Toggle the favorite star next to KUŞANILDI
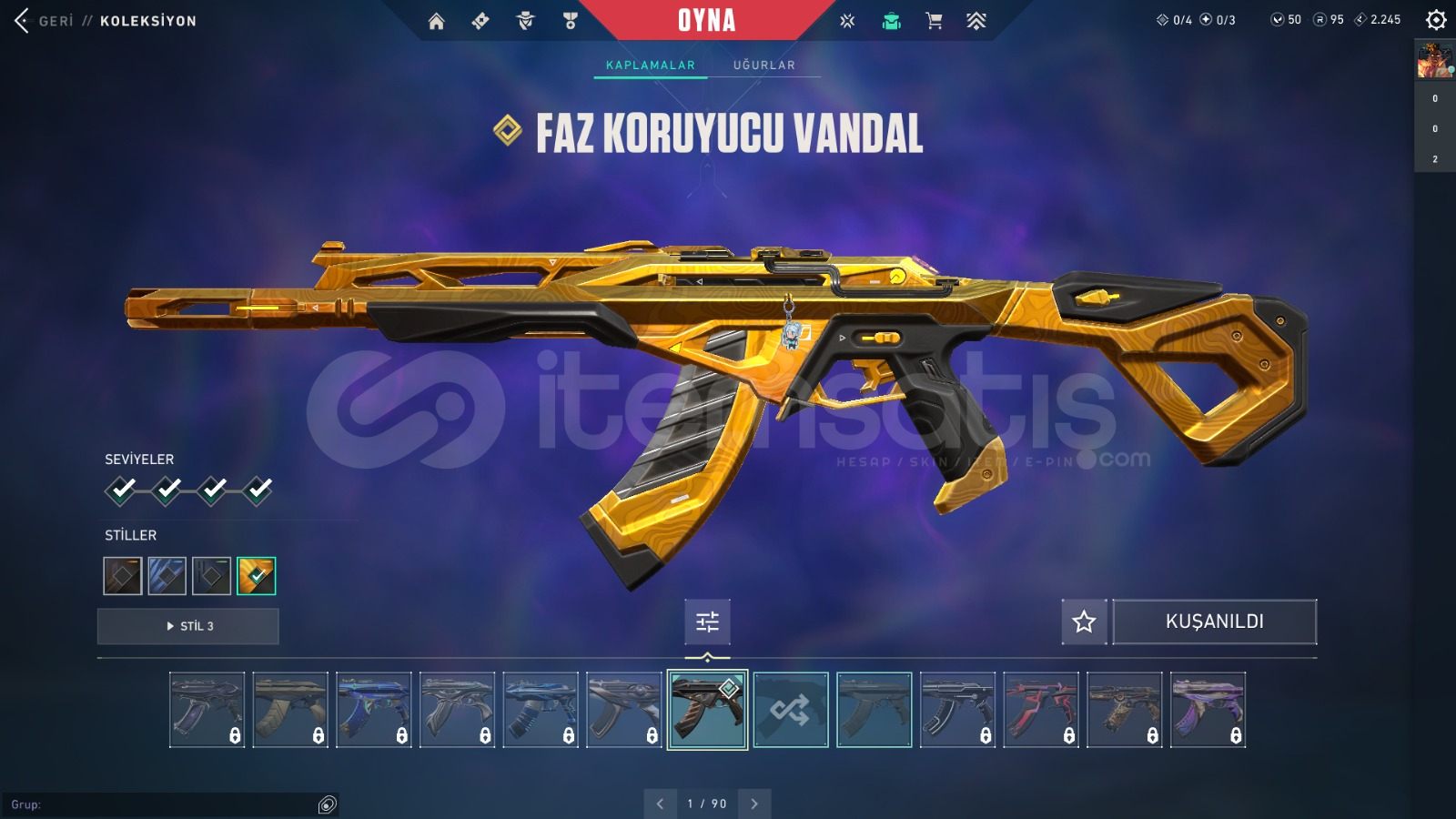Viewport: 1456px width, 819px height. [1083, 622]
